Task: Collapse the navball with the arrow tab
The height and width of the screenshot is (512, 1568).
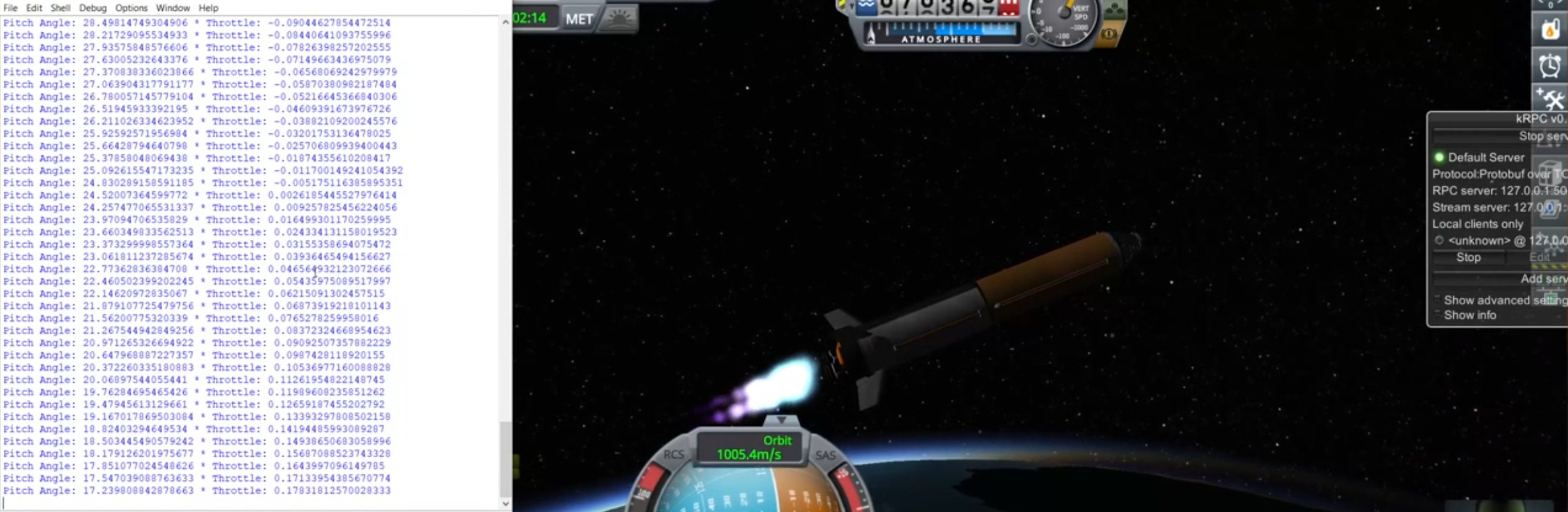Action: [781, 420]
